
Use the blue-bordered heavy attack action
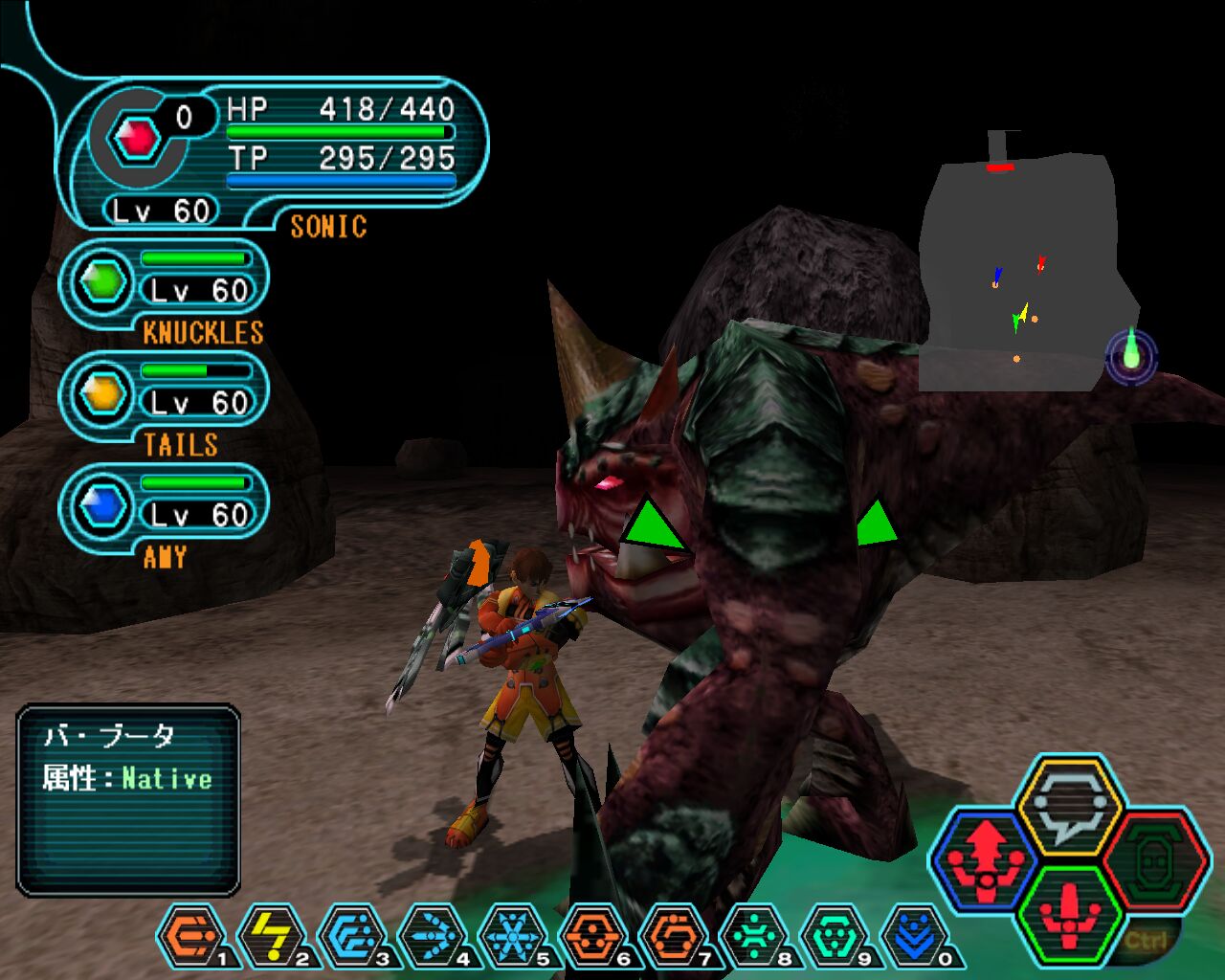point(986,854)
